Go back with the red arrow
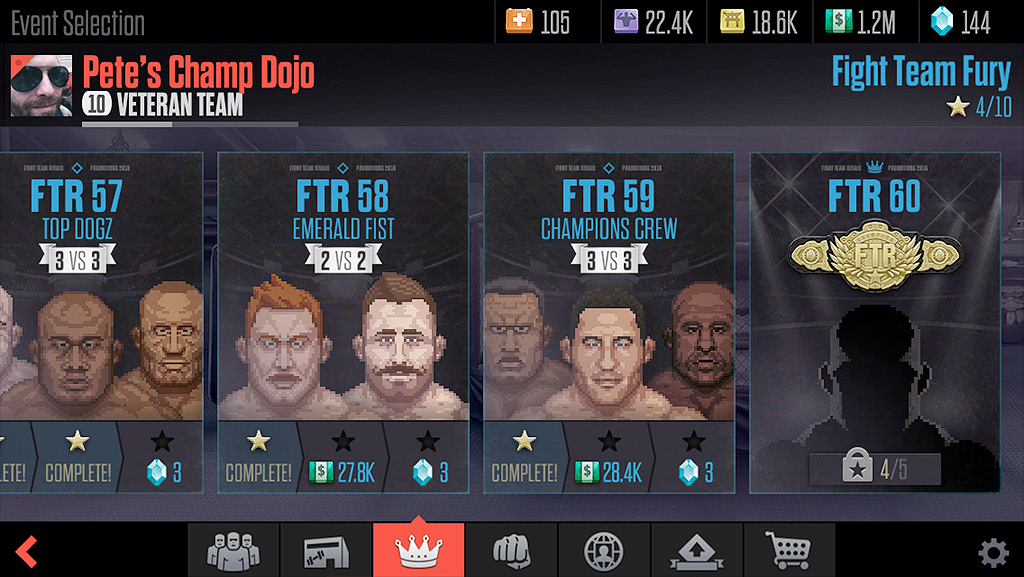The height and width of the screenshot is (577, 1024). pyautogui.click(x=27, y=551)
